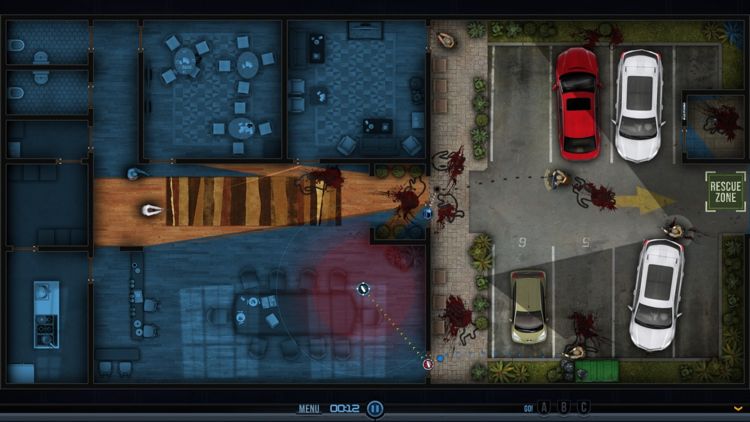Trigger the B go-code
The image size is (750, 422).
[563, 408]
